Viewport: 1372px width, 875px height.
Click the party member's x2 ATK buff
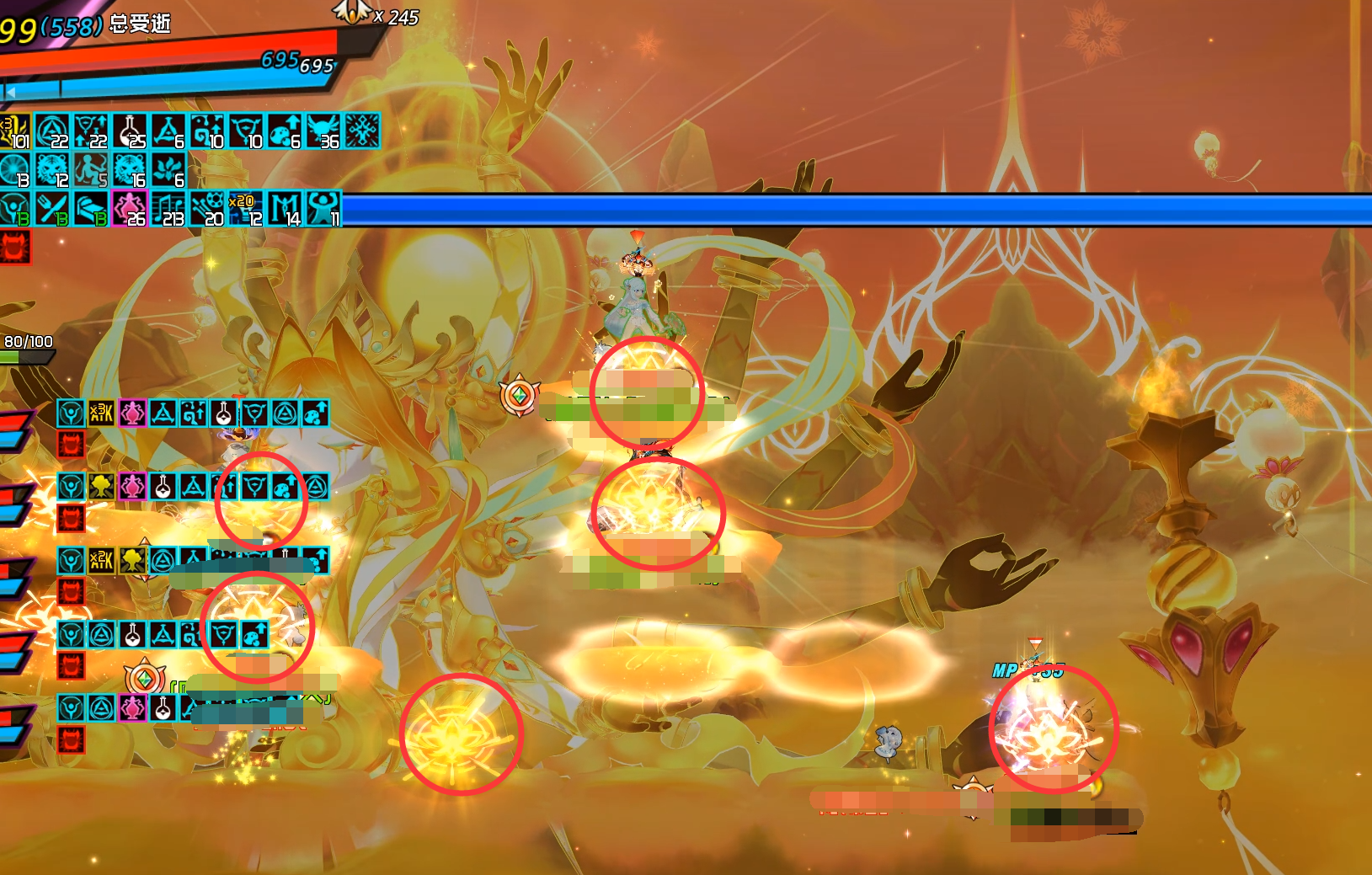(102, 560)
